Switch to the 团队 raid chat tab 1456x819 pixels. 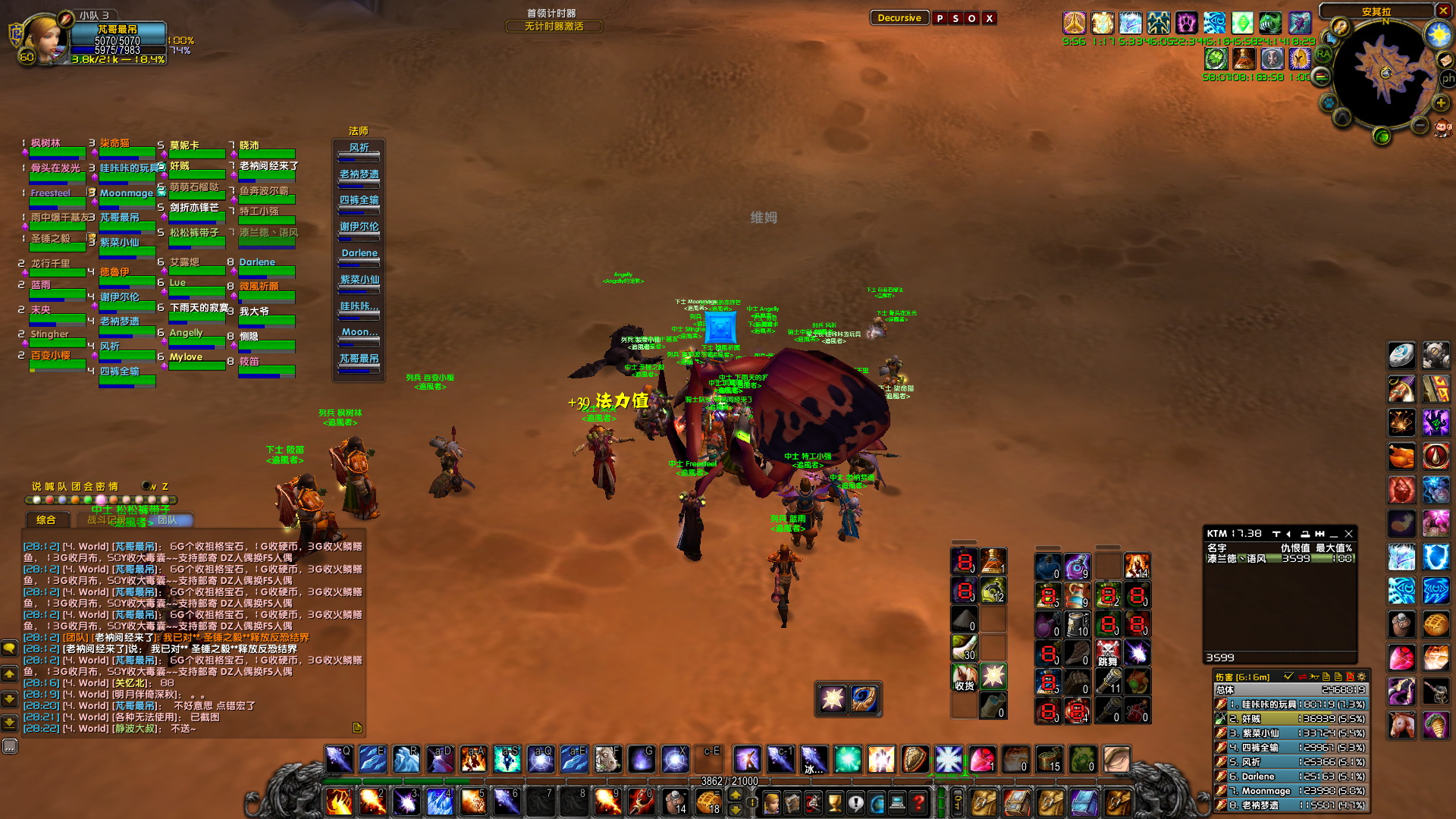168,520
